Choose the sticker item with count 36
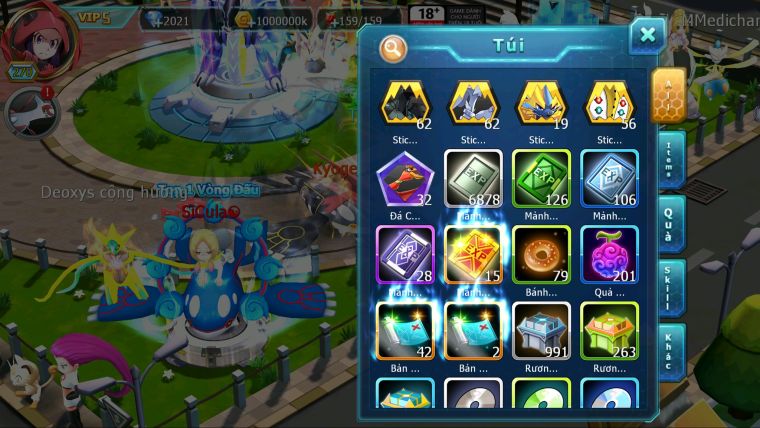This screenshot has width=760, height=428. tap(609, 103)
